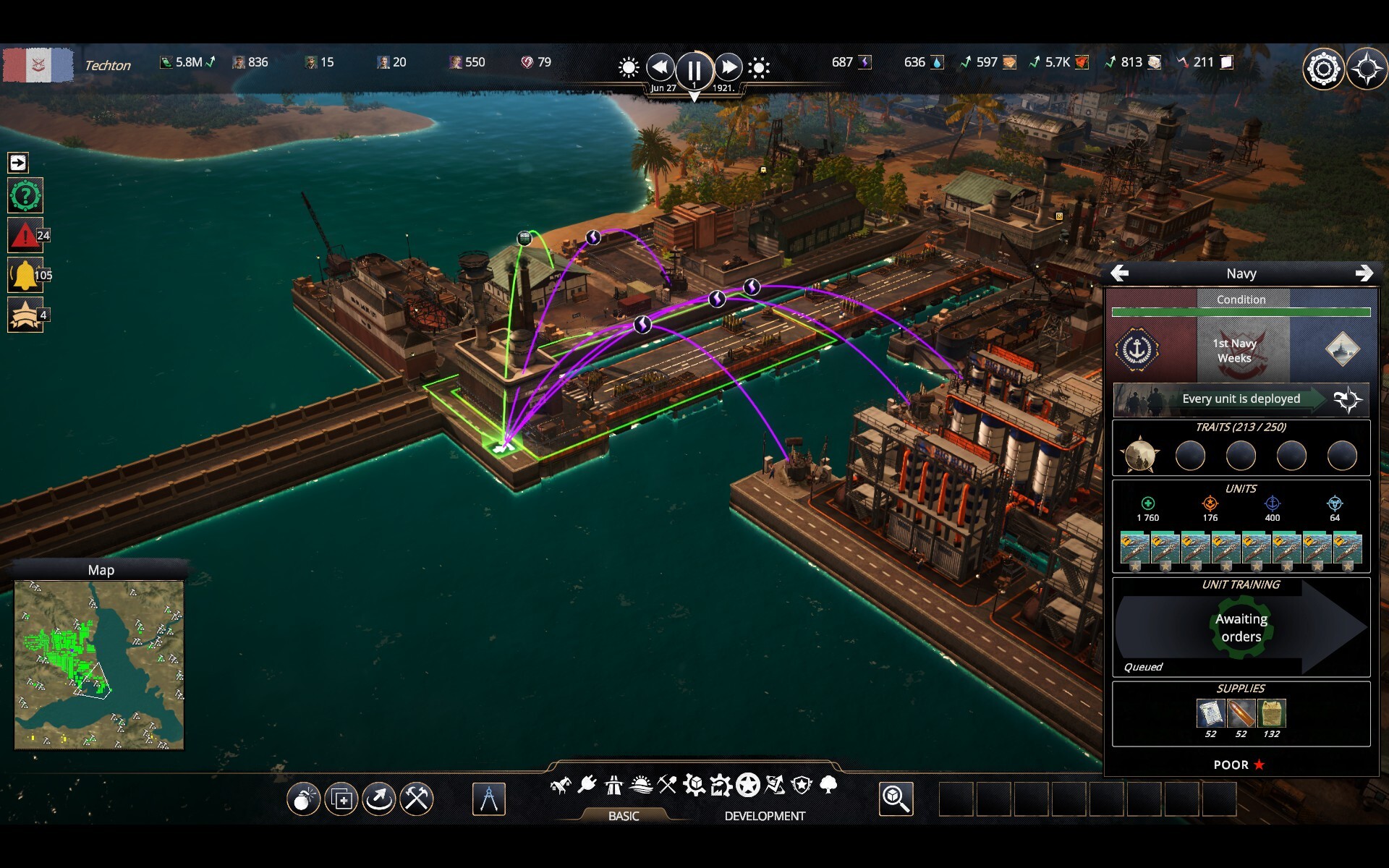Screen dimensions: 1389x868
Task: Click the compass button in top corner
Action: (1367, 69)
